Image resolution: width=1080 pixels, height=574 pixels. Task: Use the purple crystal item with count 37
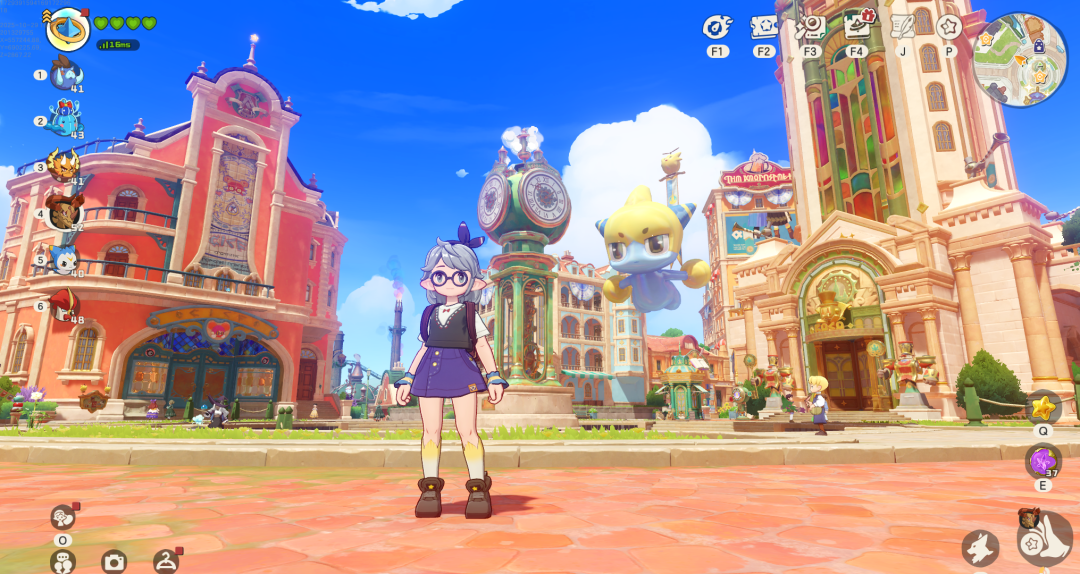1043,461
